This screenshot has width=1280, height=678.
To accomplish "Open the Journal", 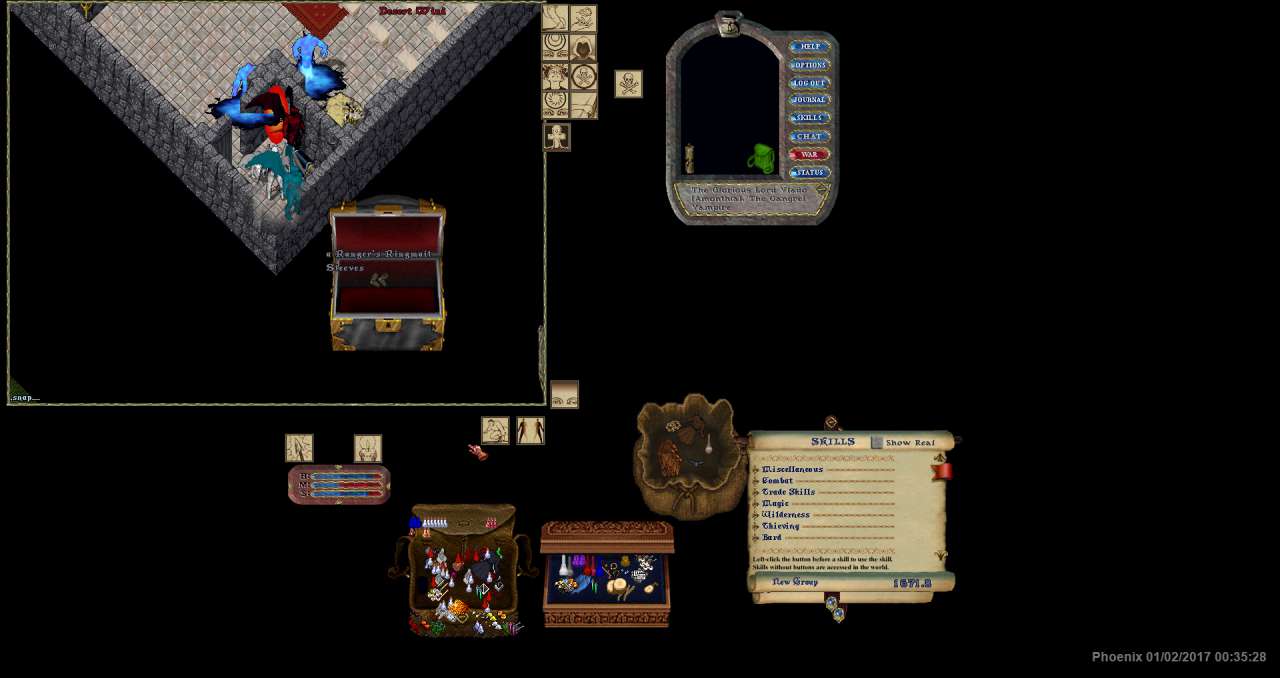I will point(809,100).
